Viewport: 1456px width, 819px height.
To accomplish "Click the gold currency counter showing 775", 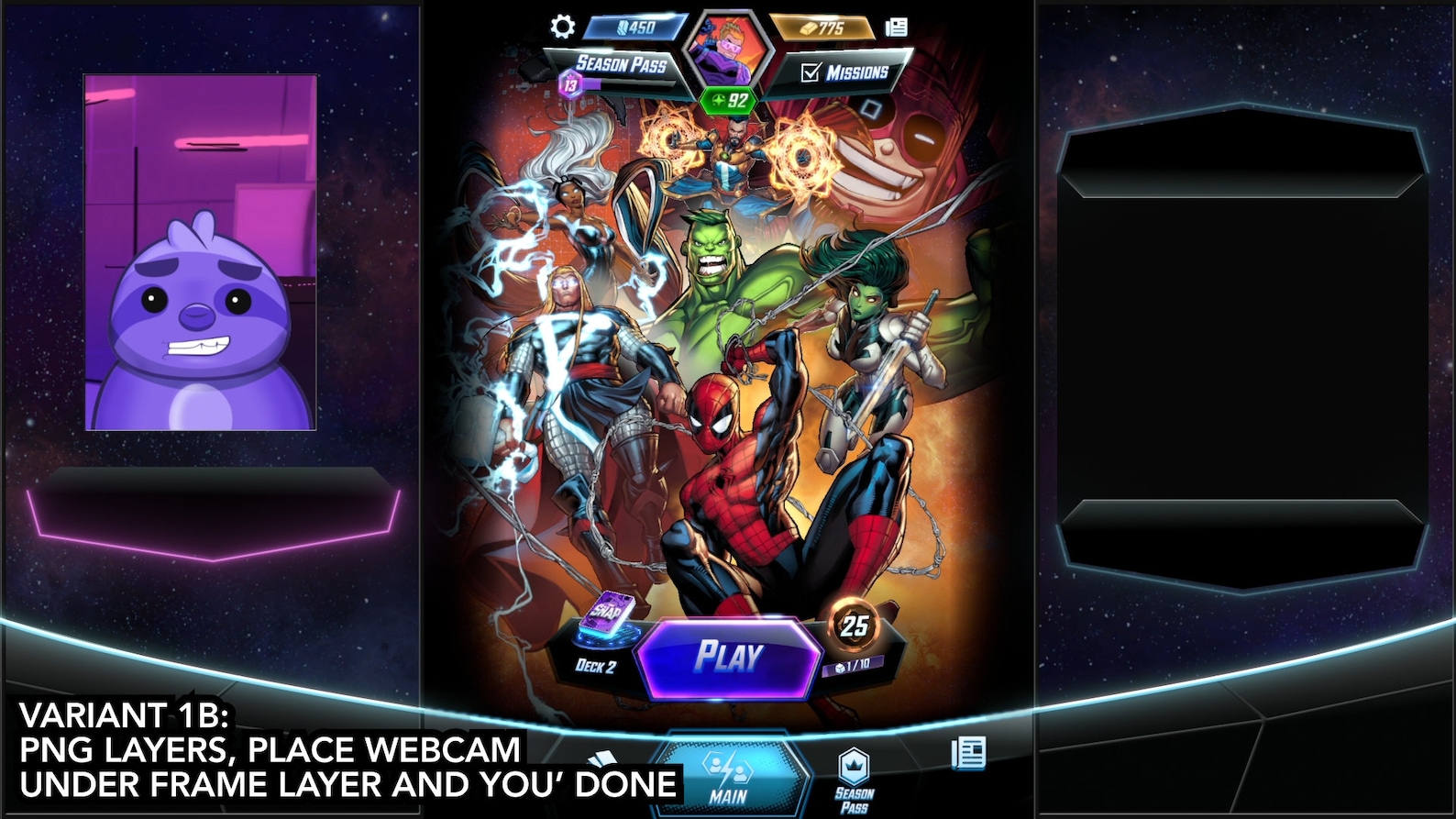I will point(821,27).
